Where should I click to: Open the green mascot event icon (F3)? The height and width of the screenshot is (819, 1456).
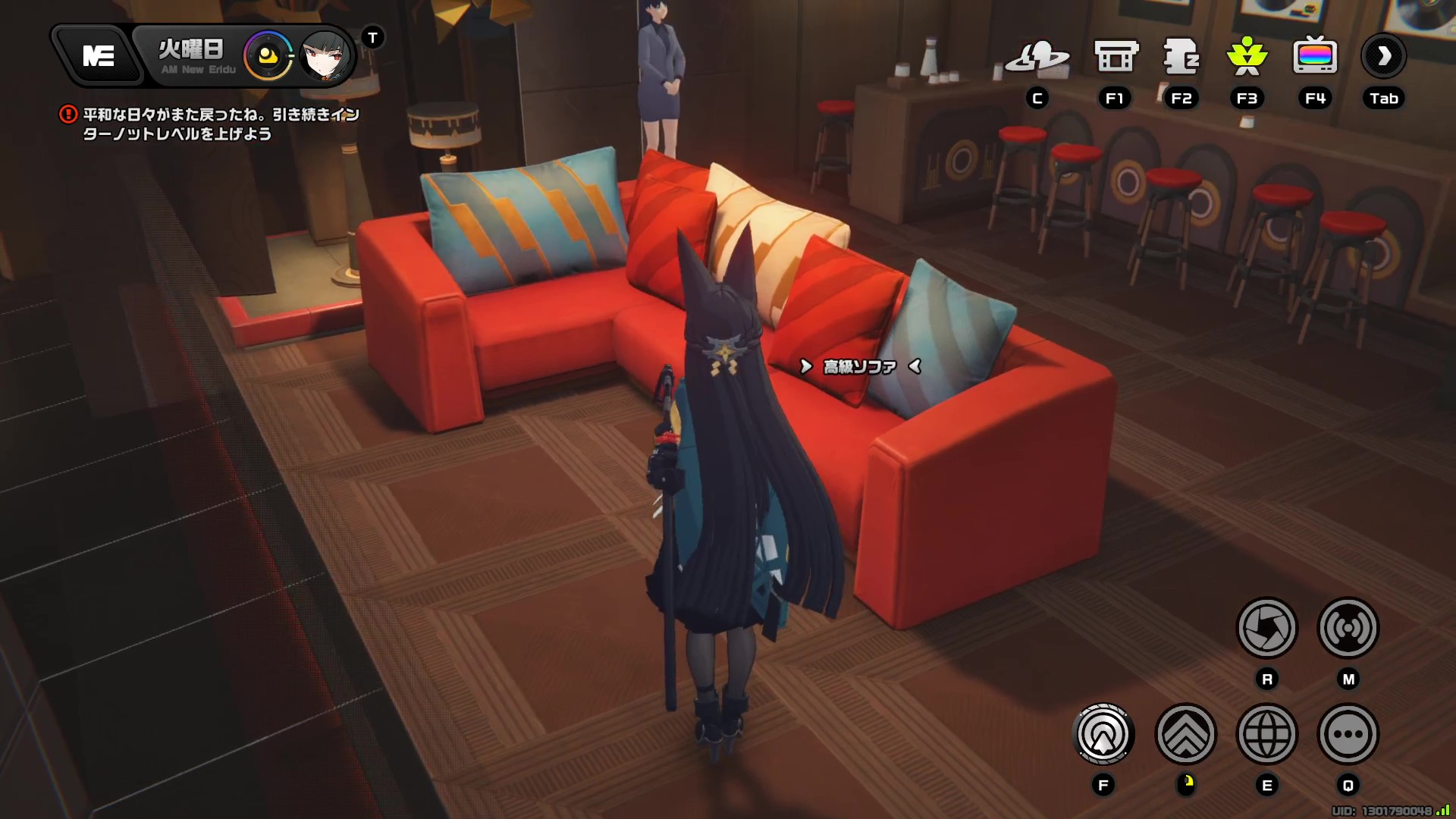pyautogui.click(x=1247, y=55)
